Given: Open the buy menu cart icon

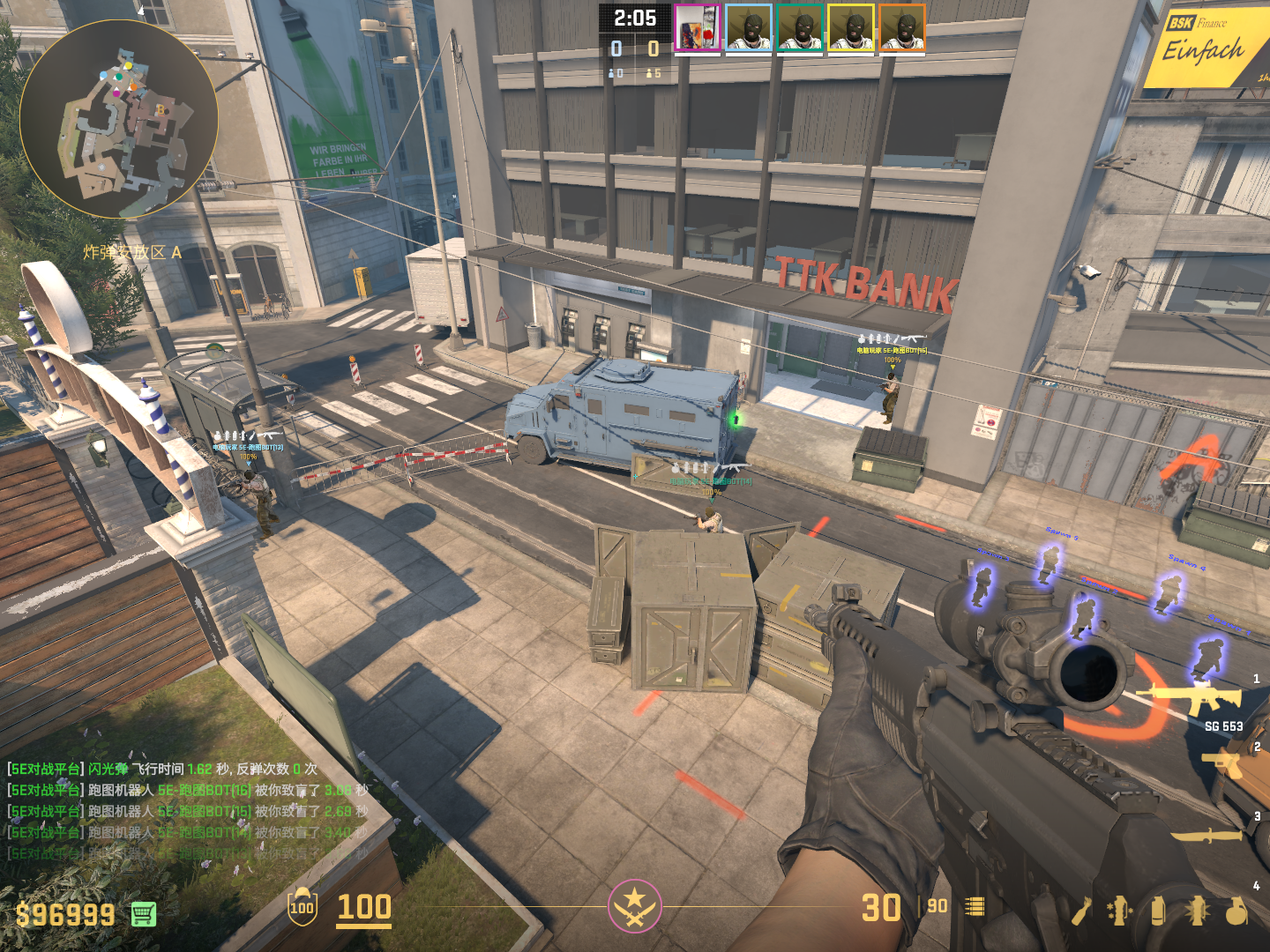Looking at the screenshot, I should (x=144, y=914).
